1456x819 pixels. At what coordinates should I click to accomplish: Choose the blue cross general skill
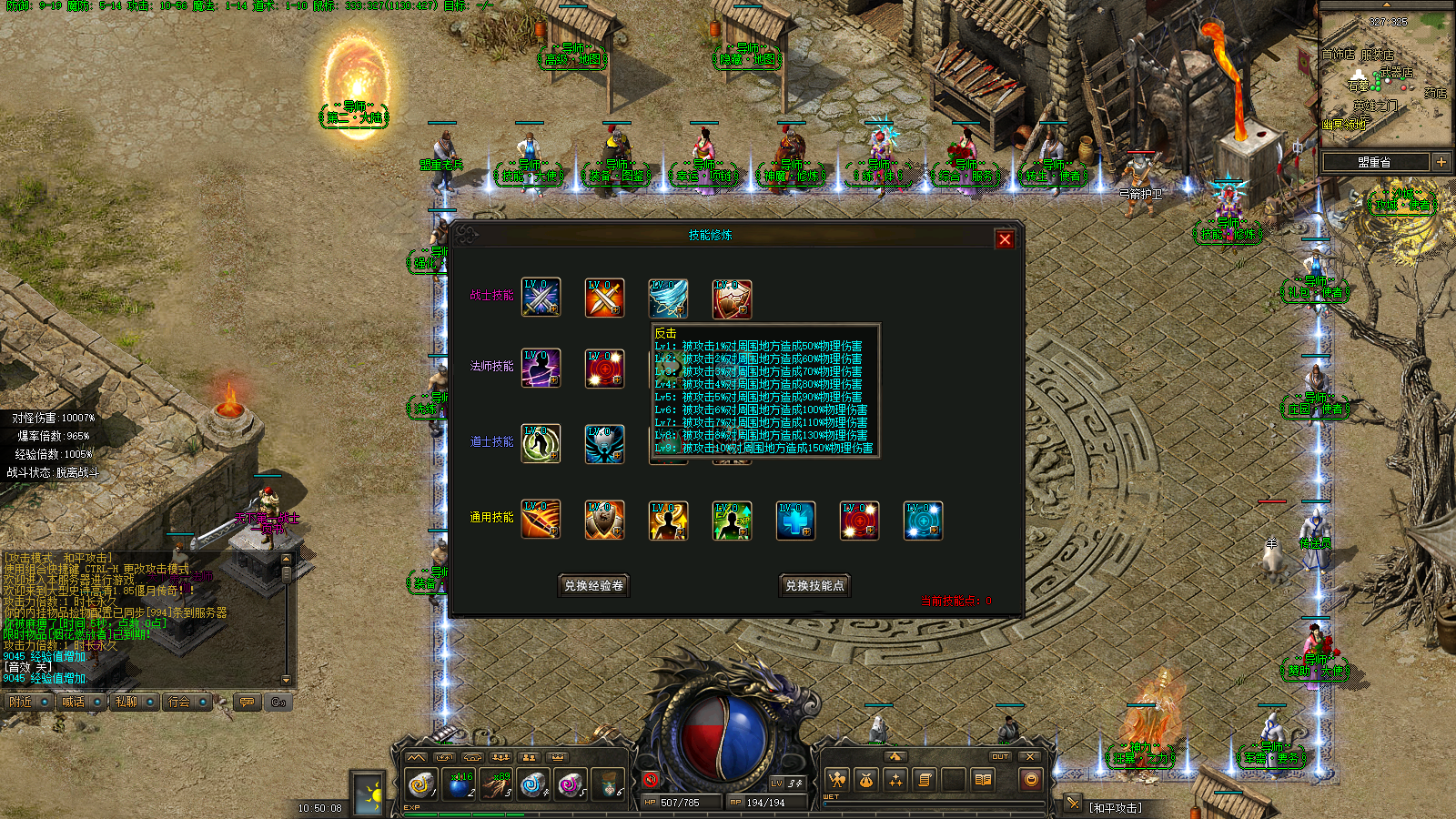click(x=795, y=521)
